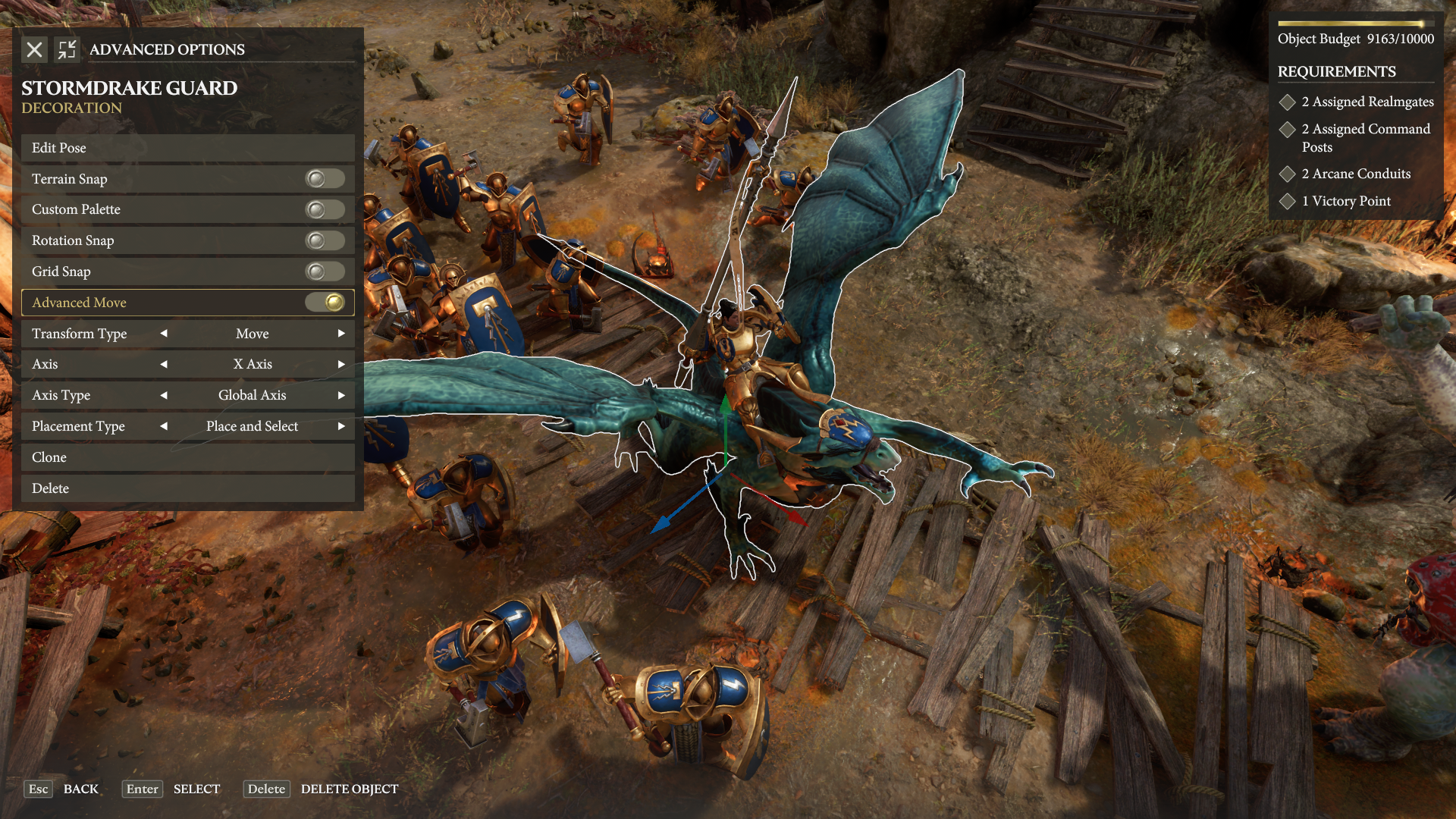Select next Transform Type with right arrow
This screenshot has width=1456, height=819.
[x=341, y=334]
